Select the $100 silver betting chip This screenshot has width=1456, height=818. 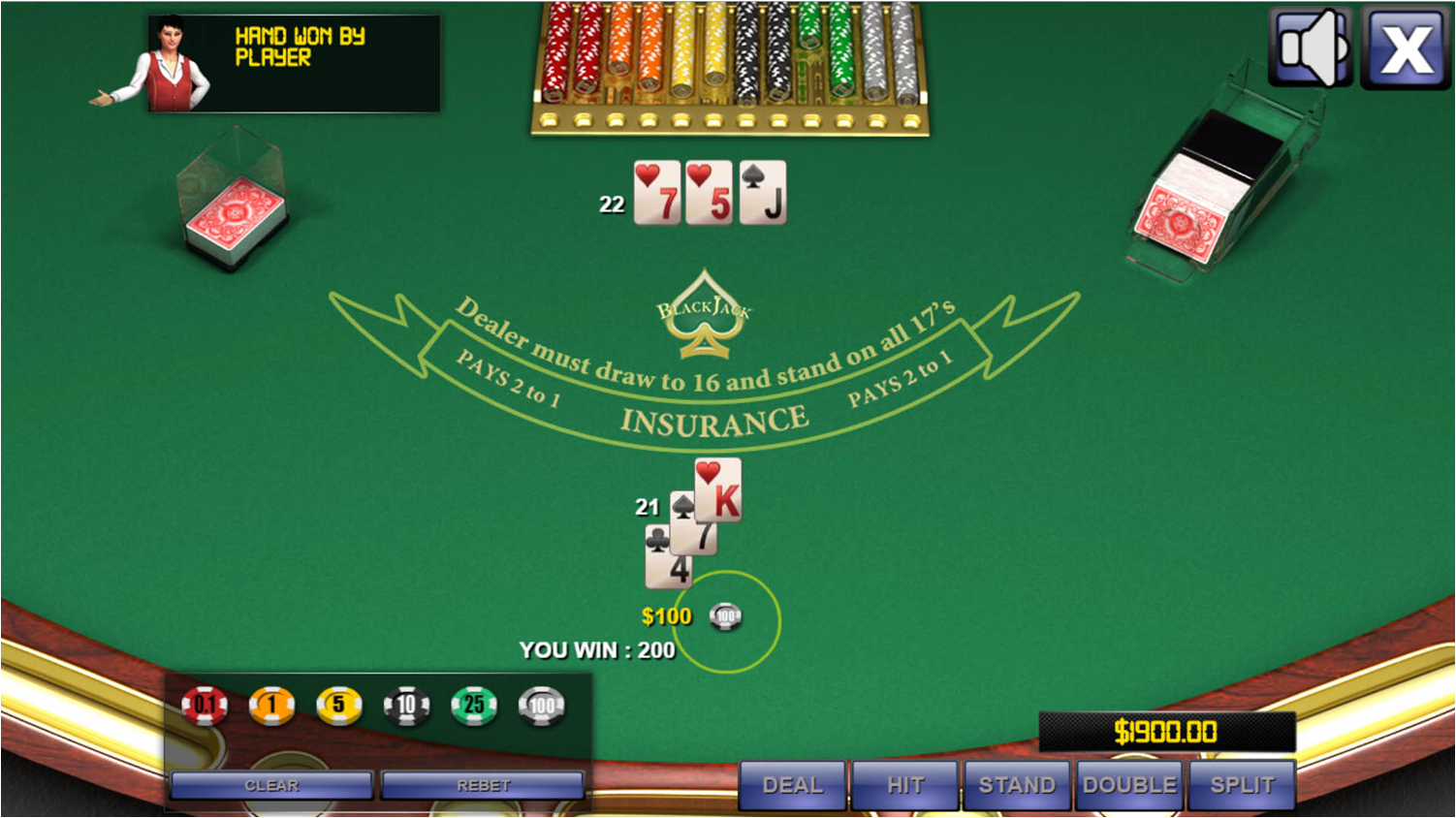tap(542, 705)
